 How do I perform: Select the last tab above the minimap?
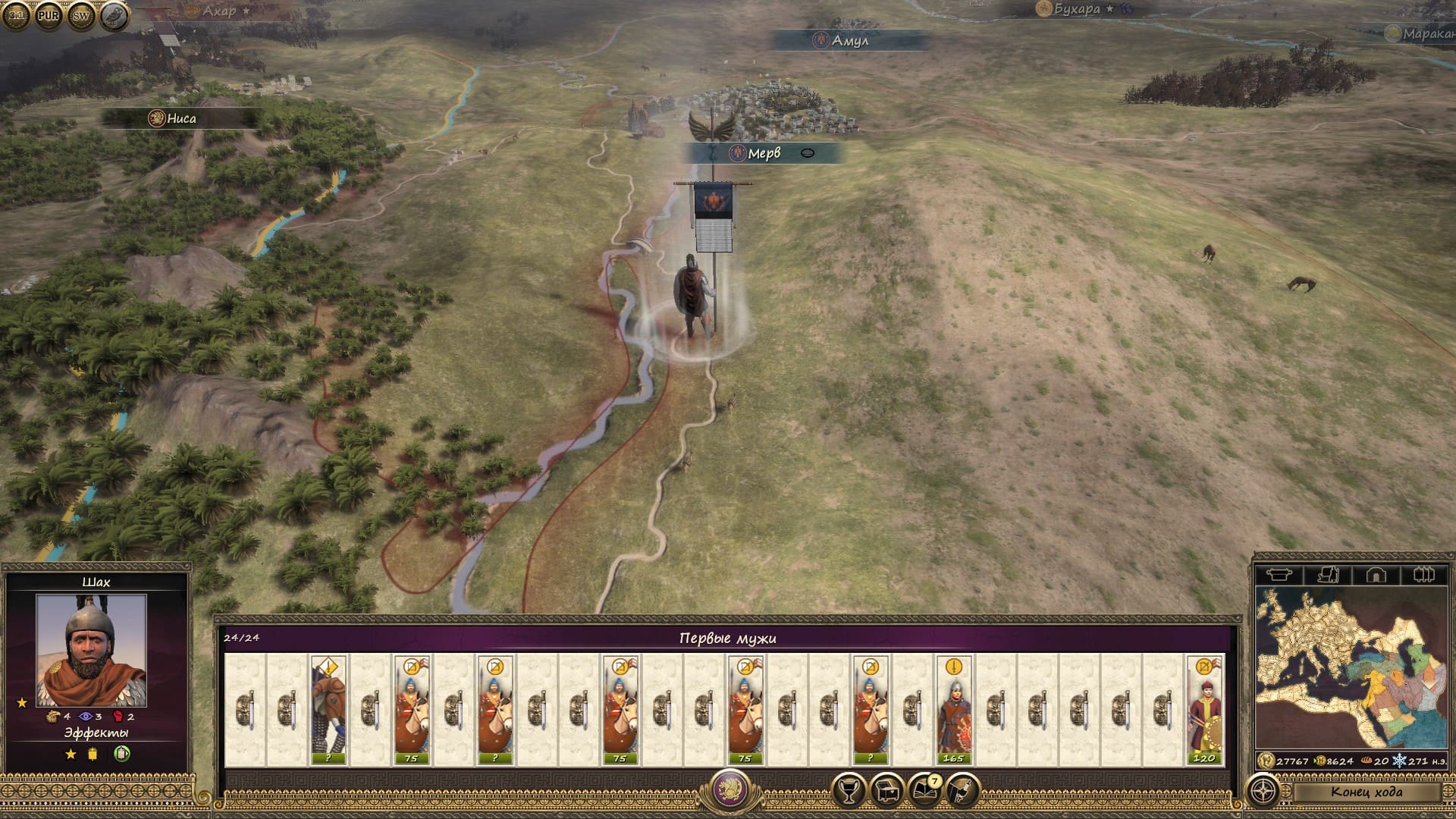point(1423,575)
